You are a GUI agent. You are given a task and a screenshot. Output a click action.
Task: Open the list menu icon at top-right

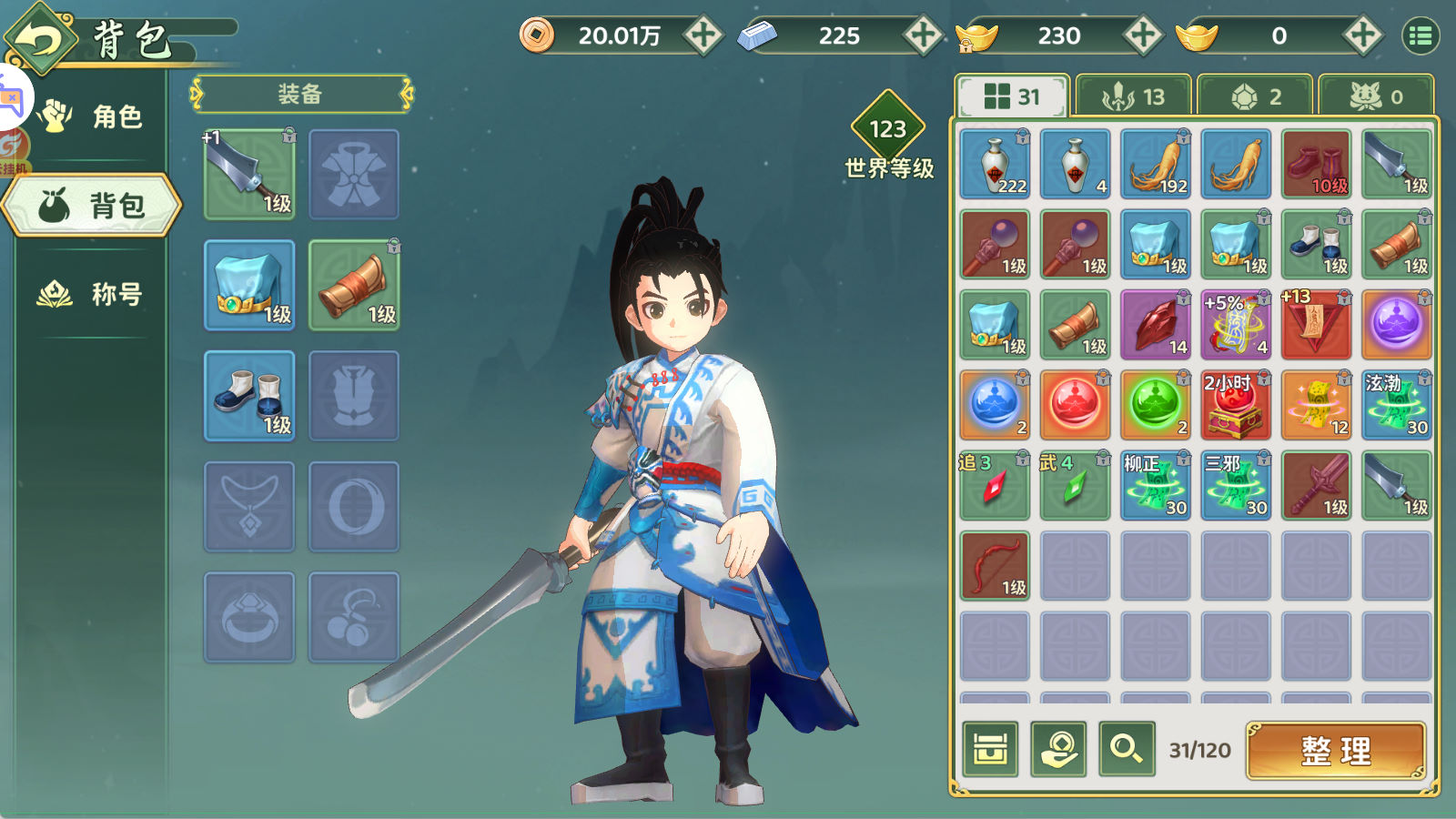(1421, 35)
